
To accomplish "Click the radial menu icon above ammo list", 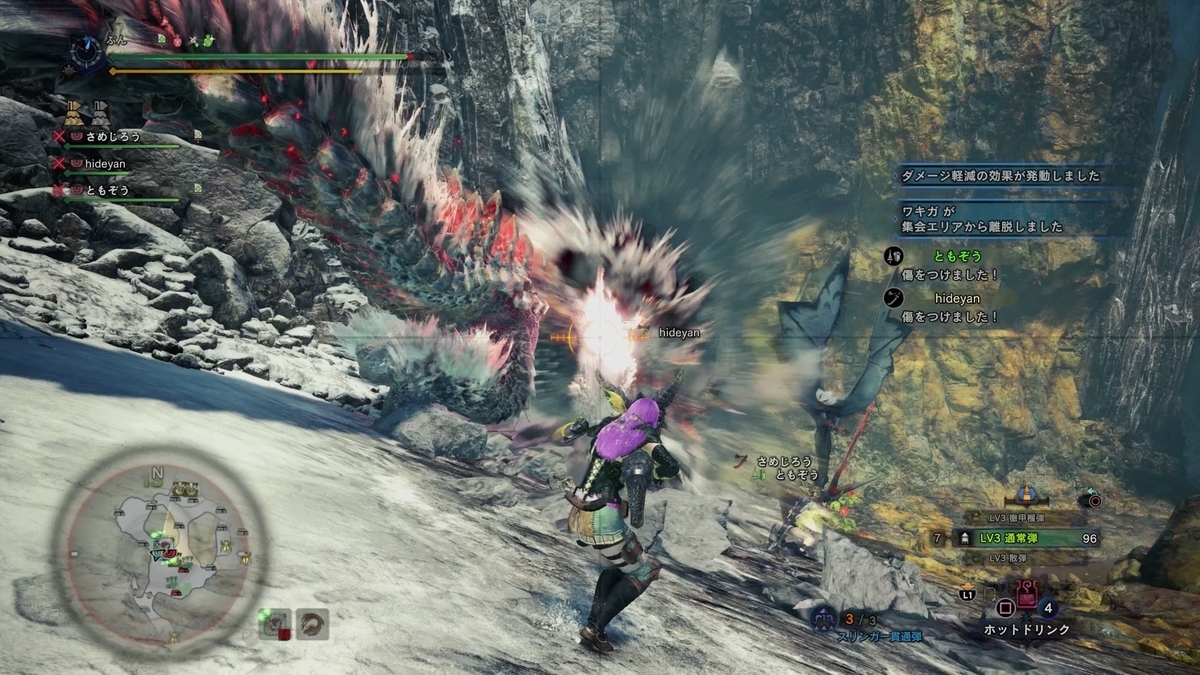I will pyautogui.click(x=1090, y=499).
